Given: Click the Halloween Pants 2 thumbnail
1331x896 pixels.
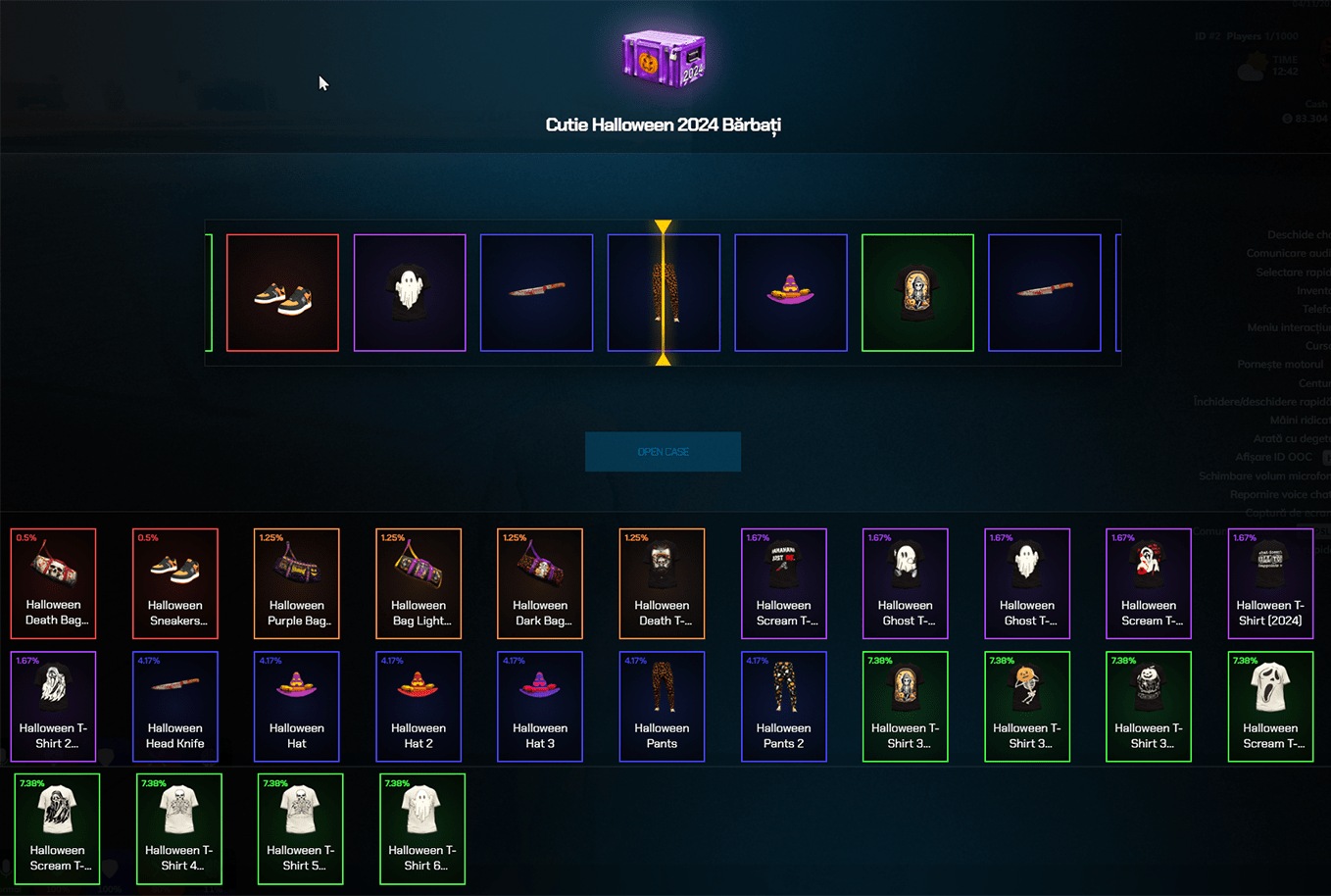Looking at the screenshot, I should (784, 706).
